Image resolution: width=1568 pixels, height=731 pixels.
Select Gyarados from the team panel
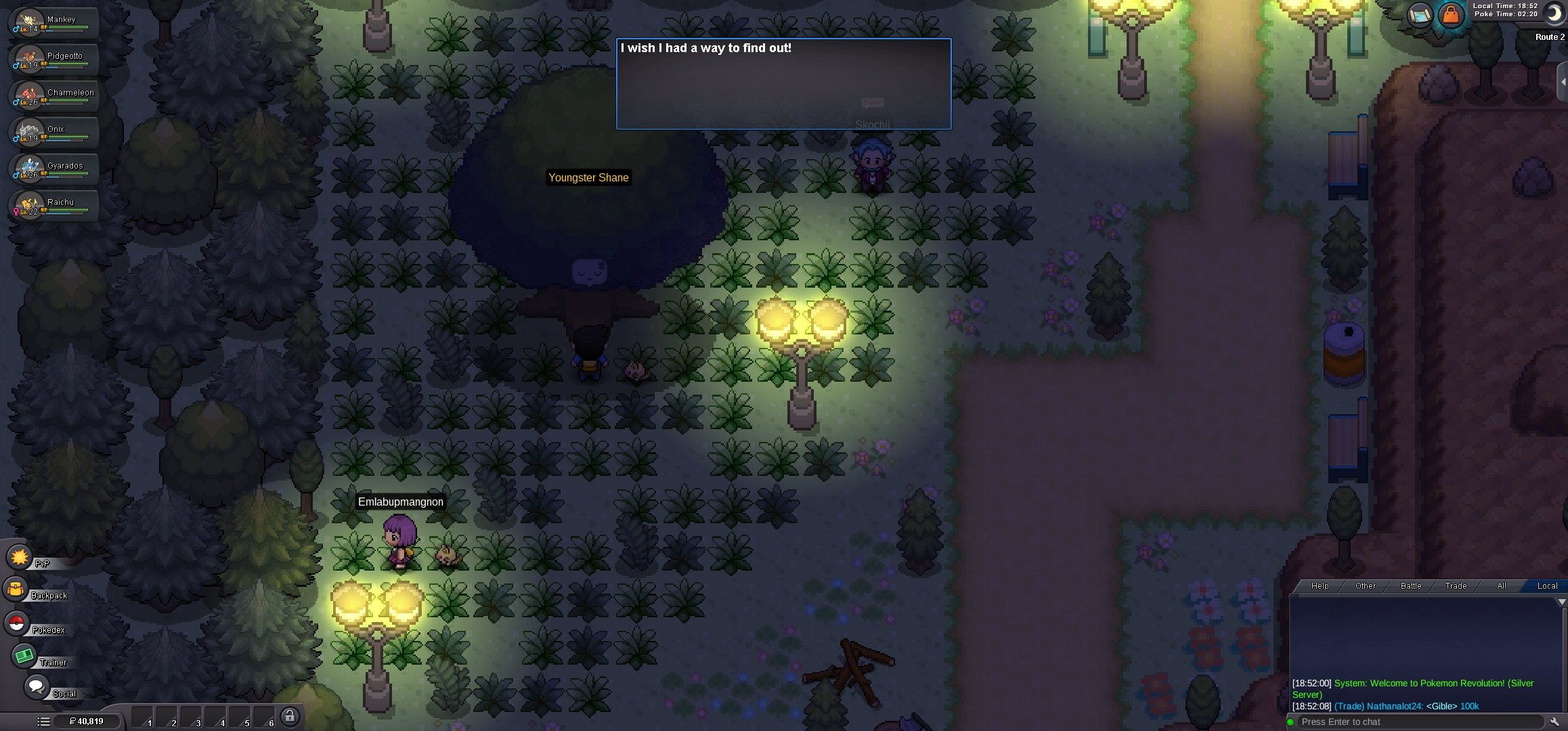point(54,169)
